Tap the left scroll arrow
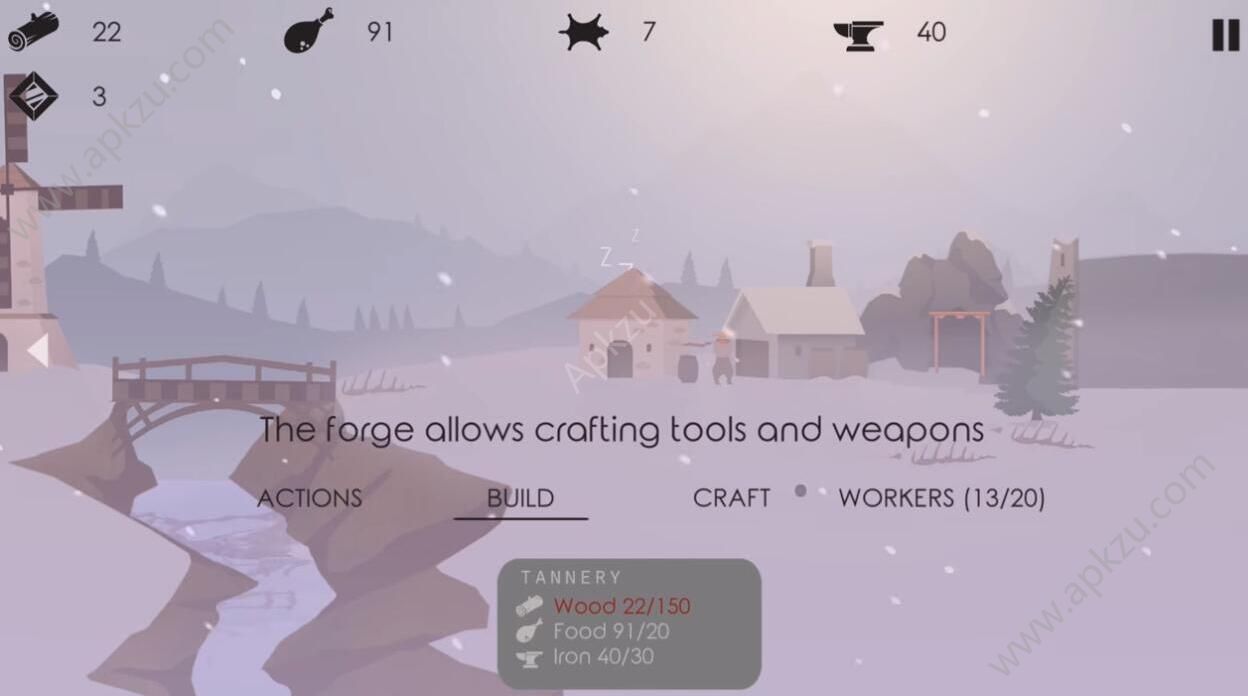 38,351
